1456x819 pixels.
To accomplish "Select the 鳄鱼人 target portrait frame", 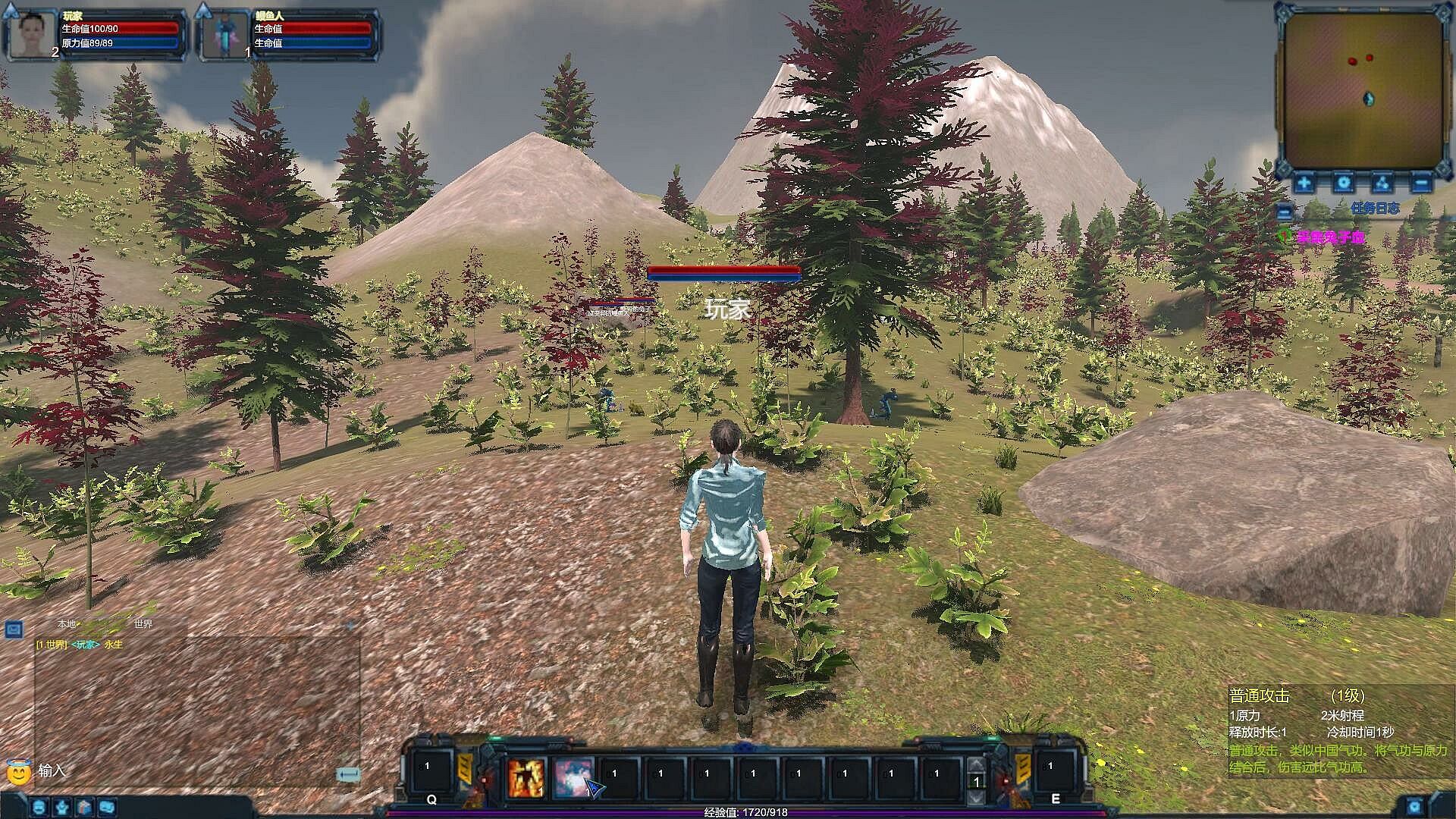I will pyautogui.click(x=225, y=35).
